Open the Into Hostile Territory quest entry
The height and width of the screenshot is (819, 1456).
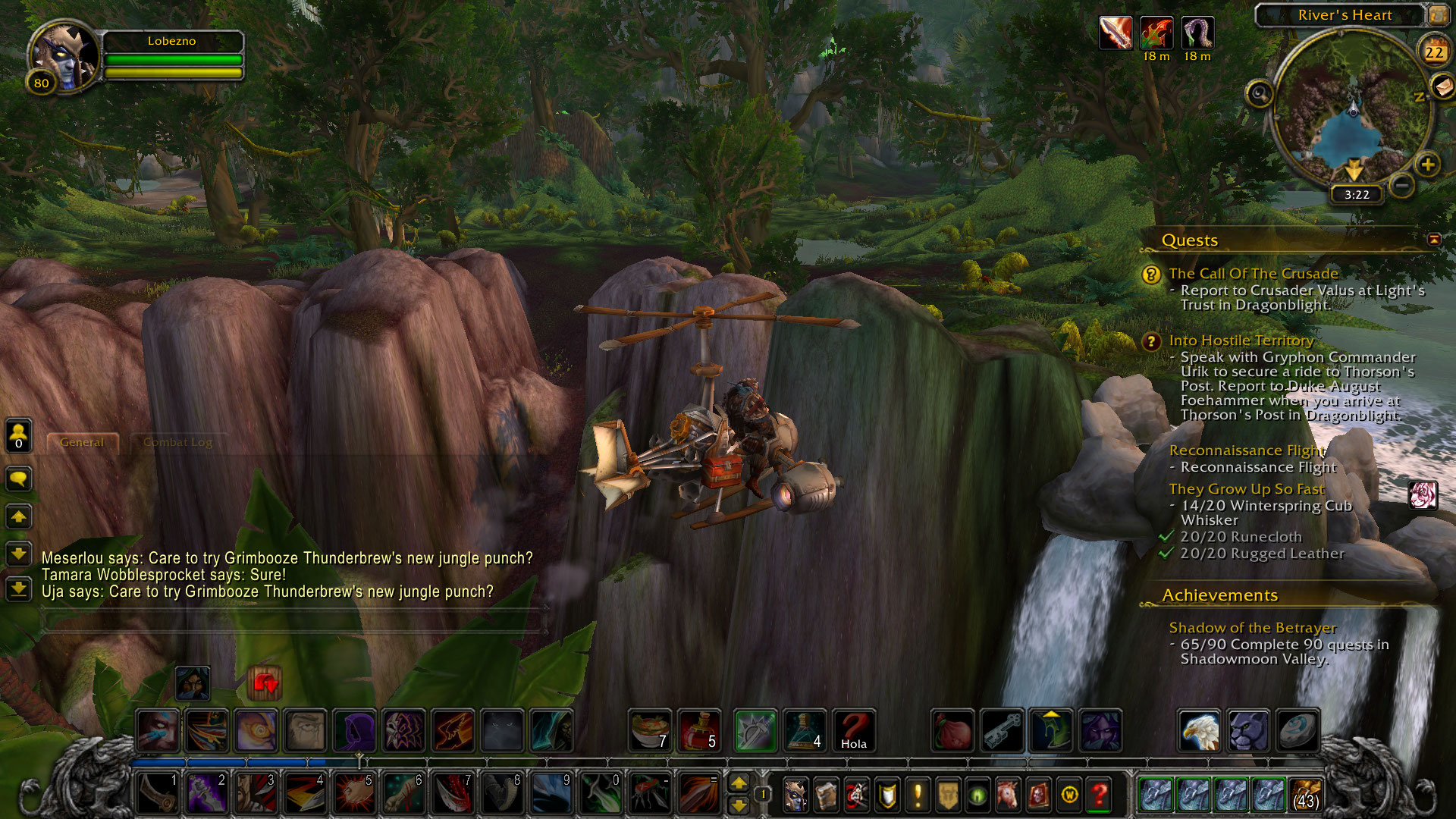(x=1241, y=340)
